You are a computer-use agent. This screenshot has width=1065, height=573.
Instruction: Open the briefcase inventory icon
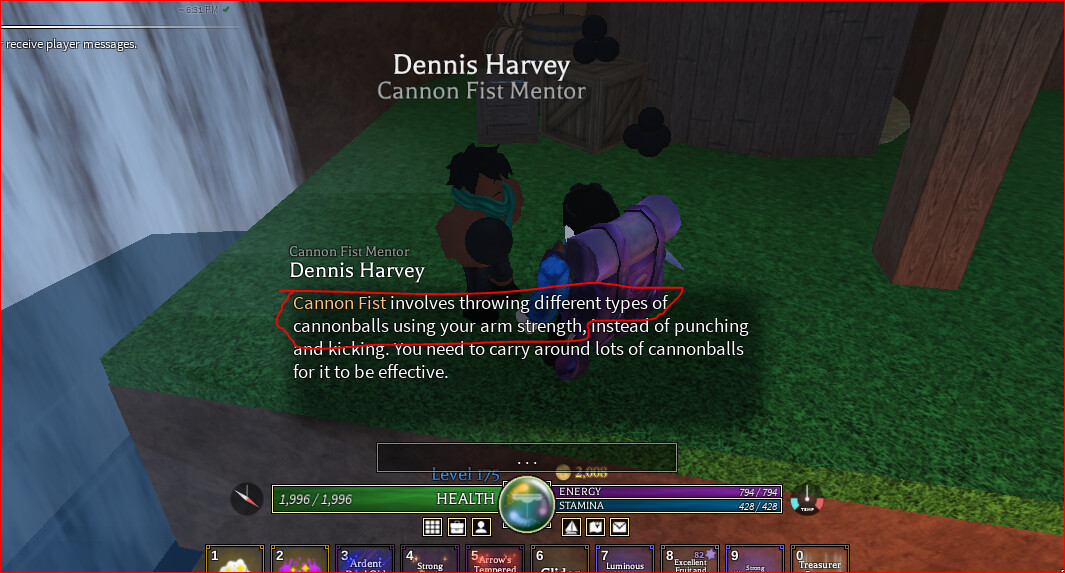457,526
